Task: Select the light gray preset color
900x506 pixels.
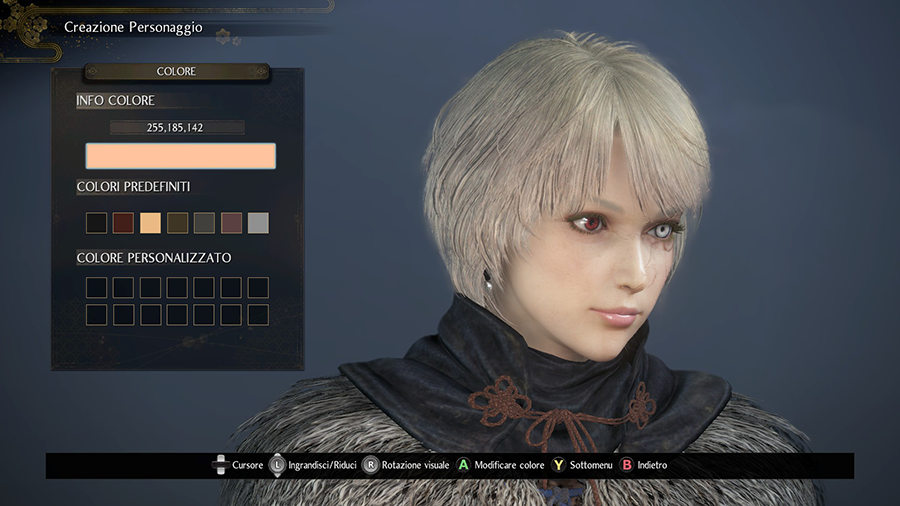Action: (x=258, y=223)
